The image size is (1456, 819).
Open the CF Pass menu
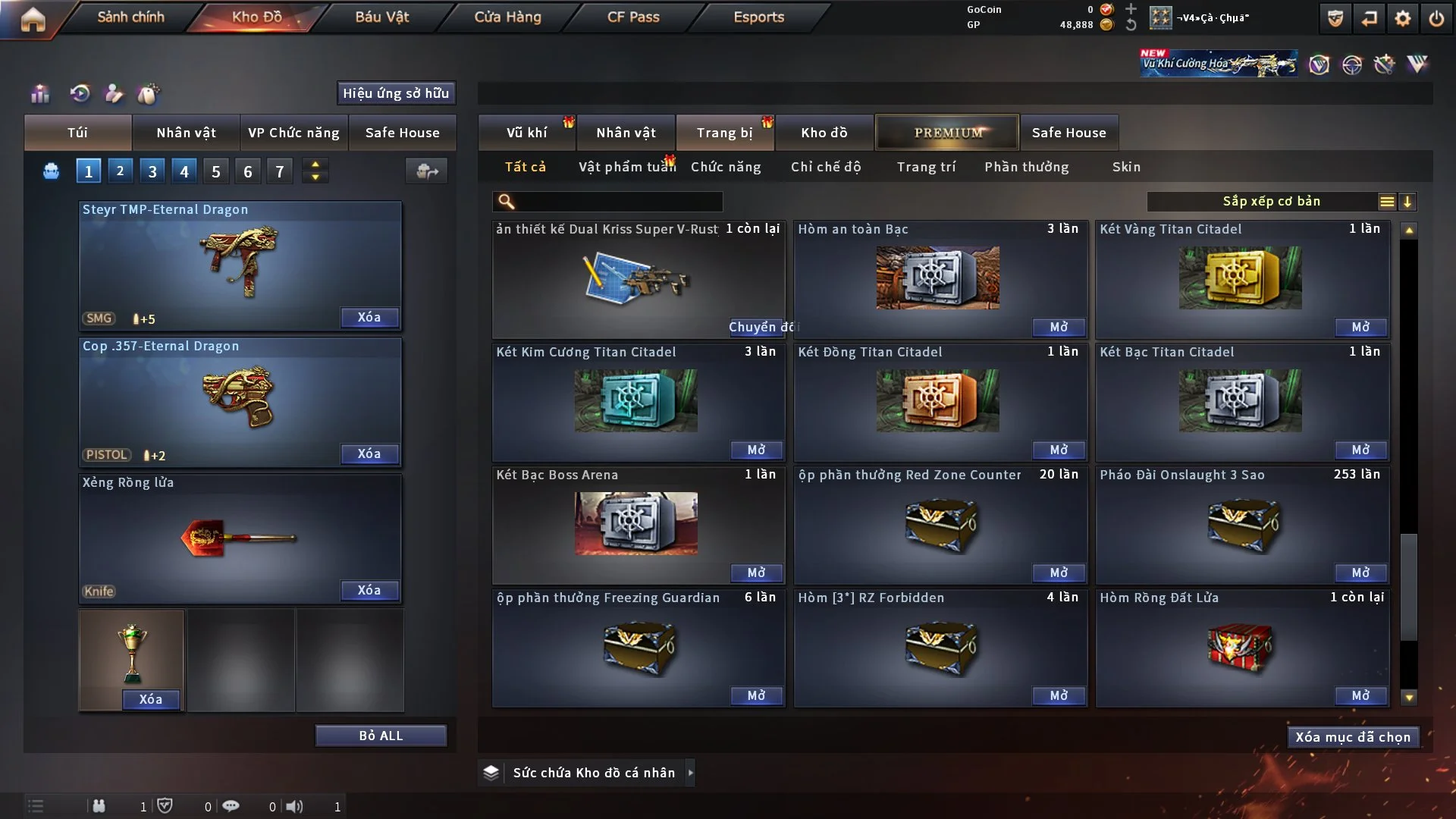633,17
